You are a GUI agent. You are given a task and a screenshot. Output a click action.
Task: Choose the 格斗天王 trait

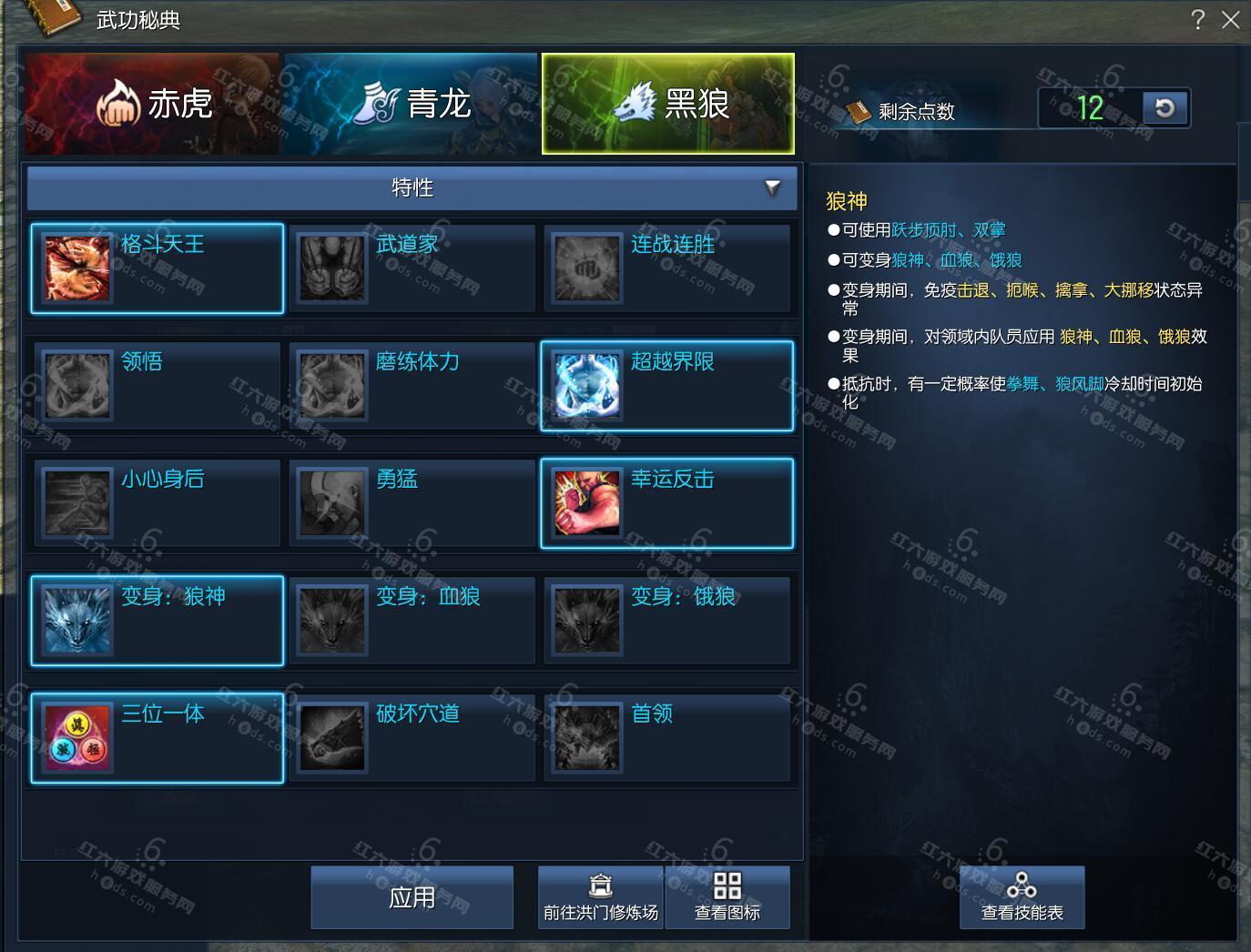[158, 268]
